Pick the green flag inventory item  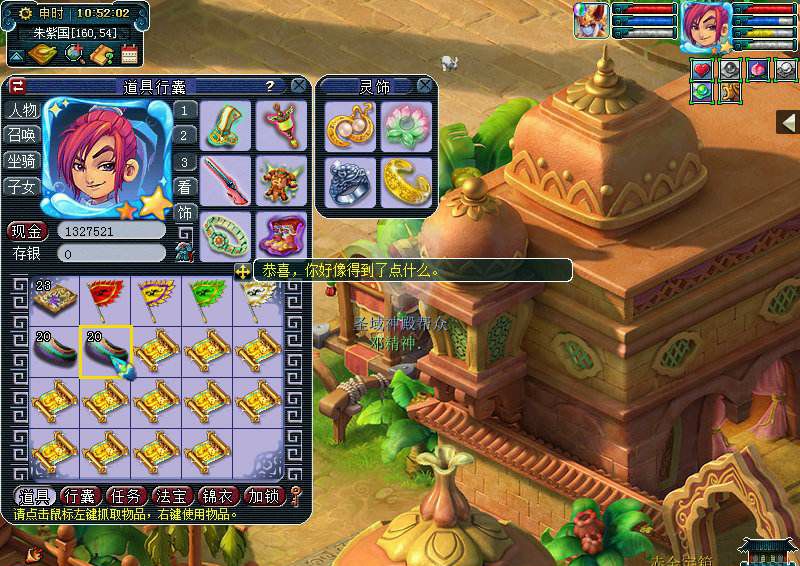coord(206,296)
